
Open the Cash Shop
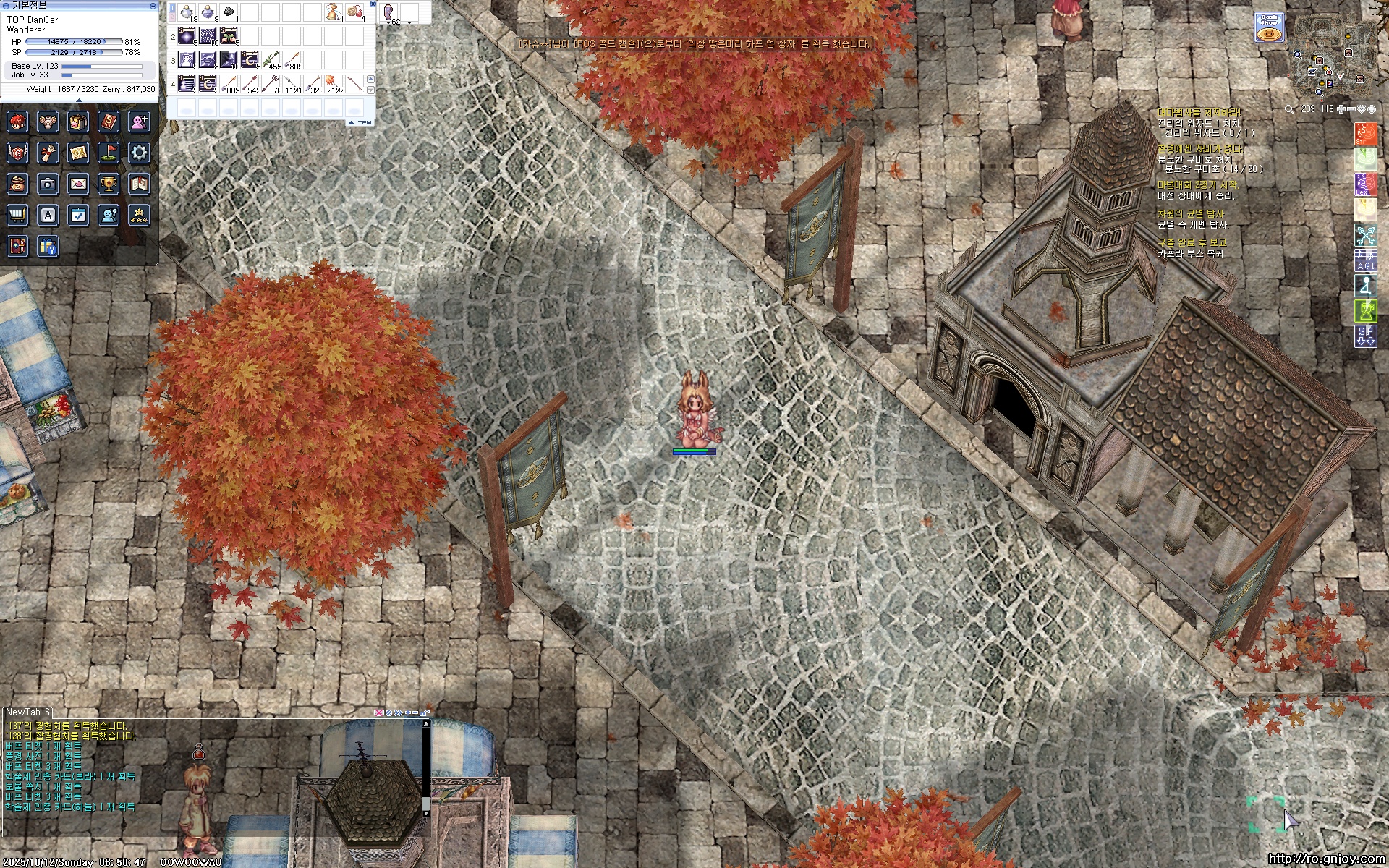click(1268, 27)
